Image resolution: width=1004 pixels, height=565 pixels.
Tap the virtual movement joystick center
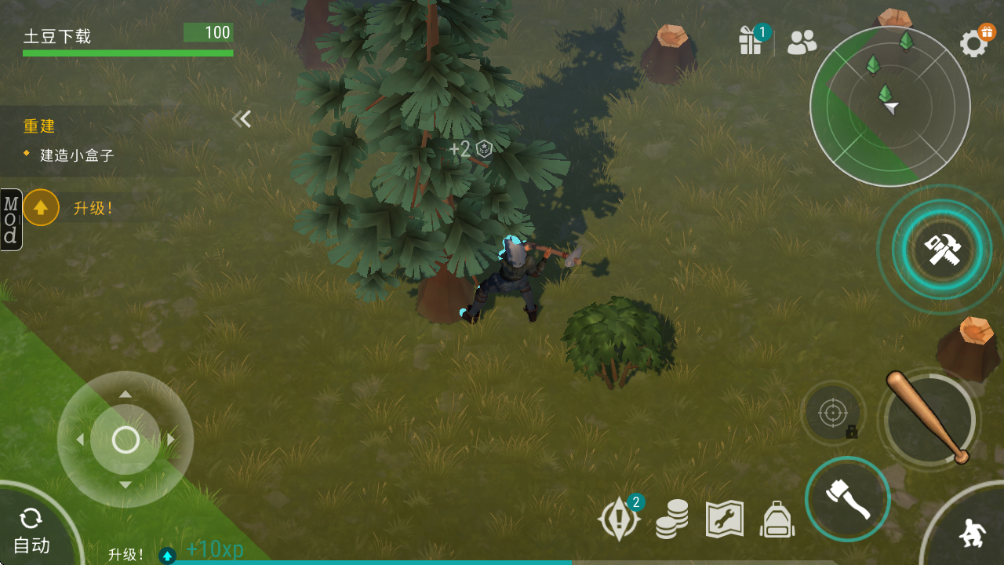(125, 439)
